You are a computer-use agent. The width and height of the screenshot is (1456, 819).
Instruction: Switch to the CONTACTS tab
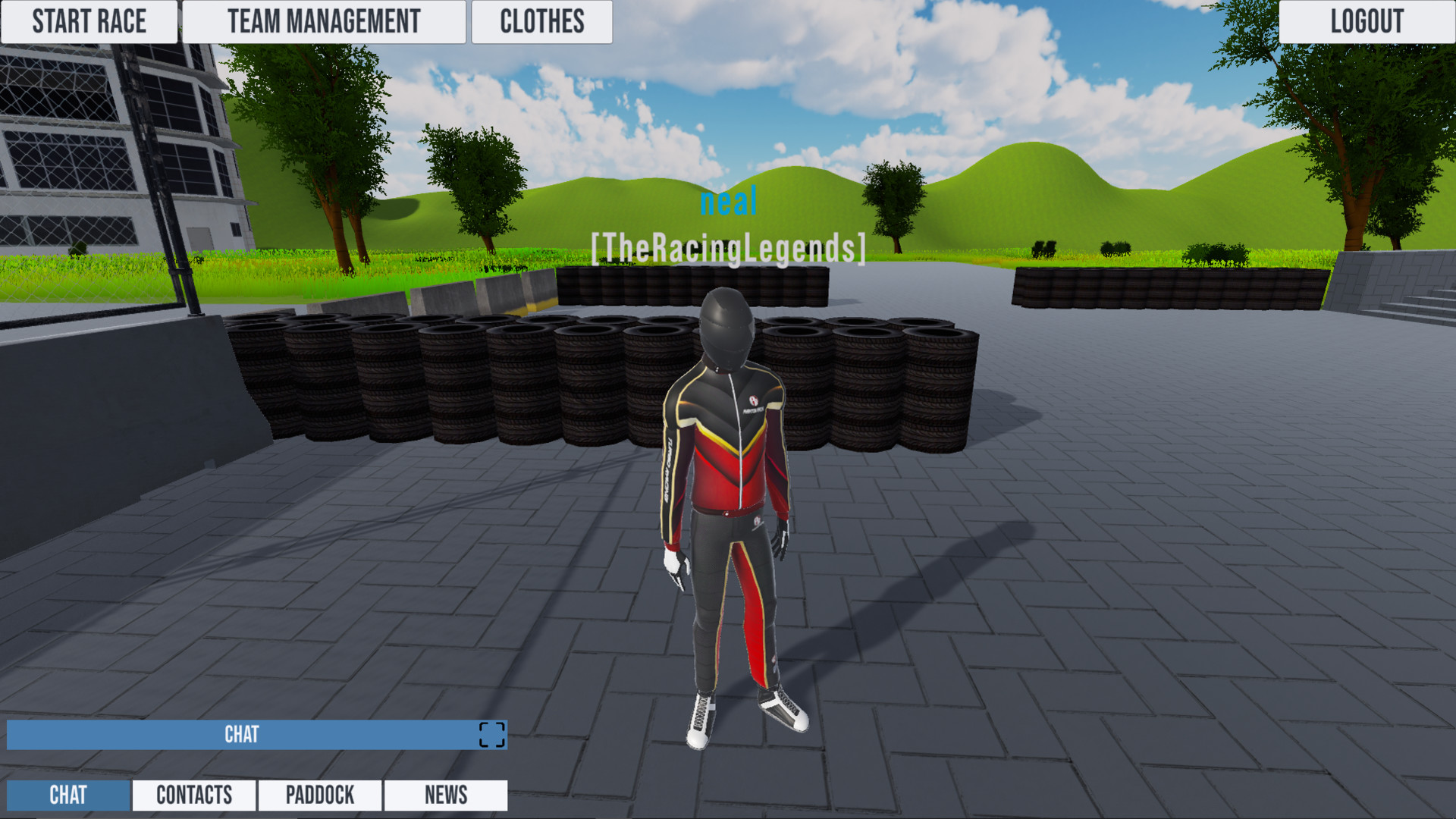pyautogui.click(x=193, y=795)
